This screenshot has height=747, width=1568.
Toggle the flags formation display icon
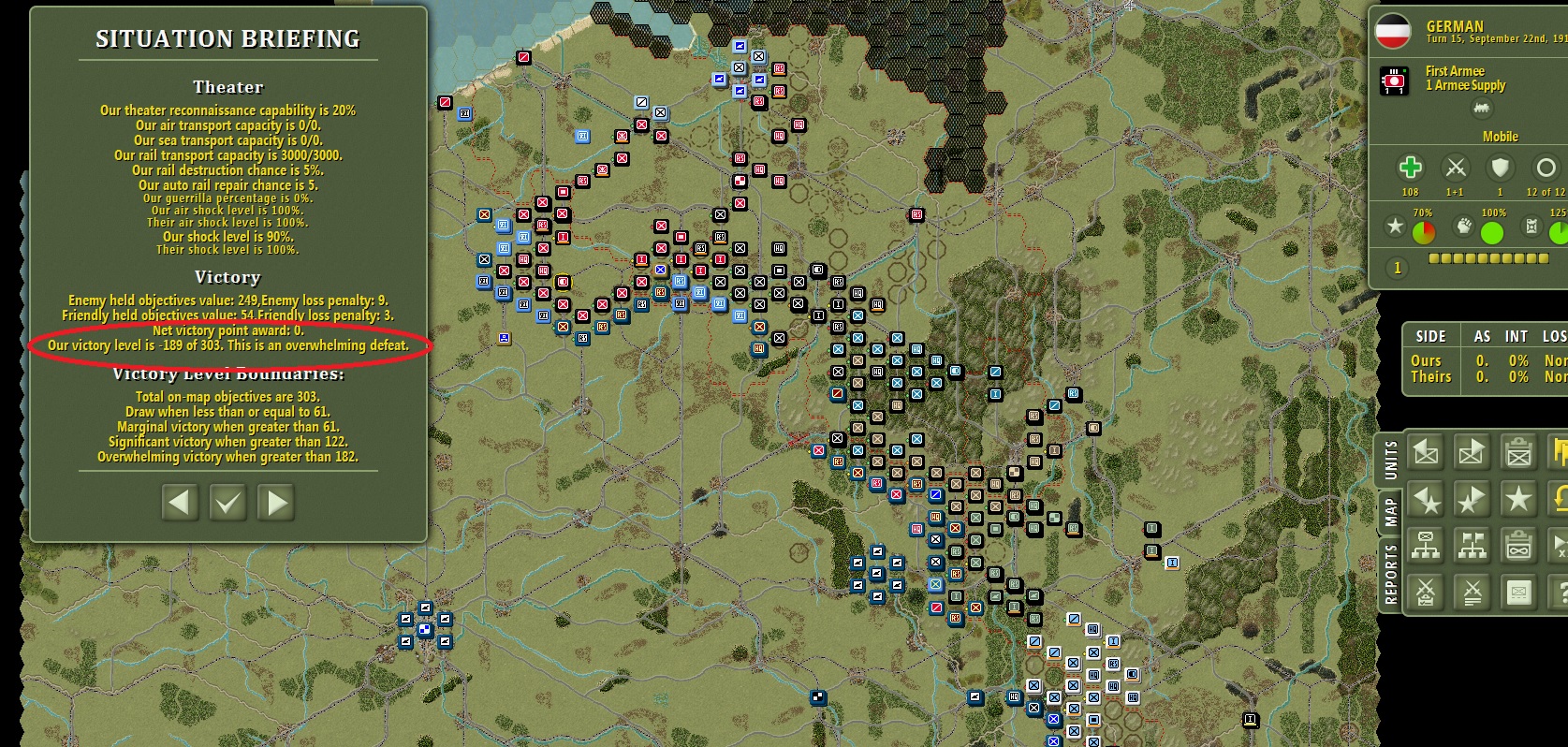tap(1473, 546)
